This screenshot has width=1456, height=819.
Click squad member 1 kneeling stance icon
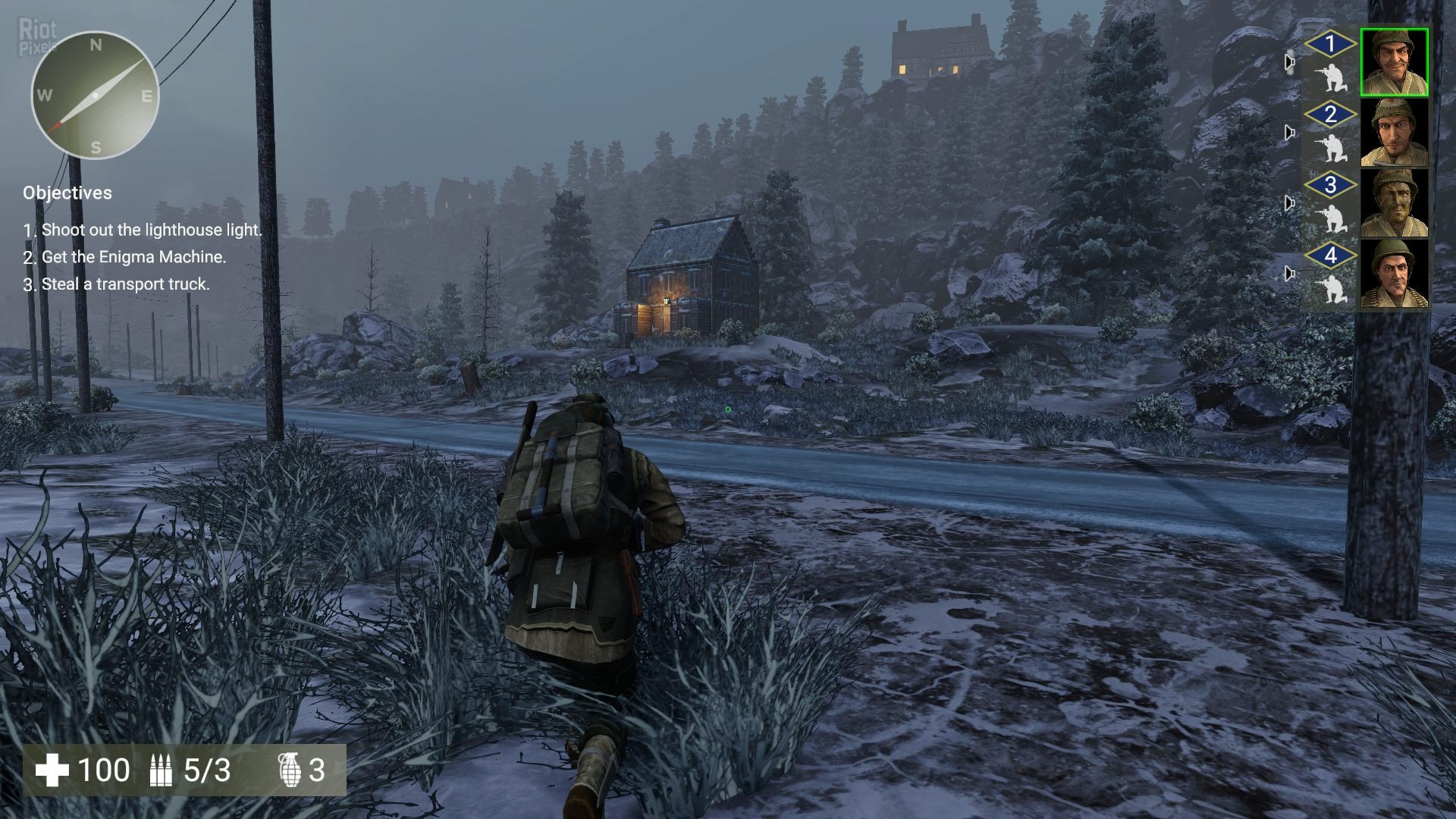click(1331, 79)
